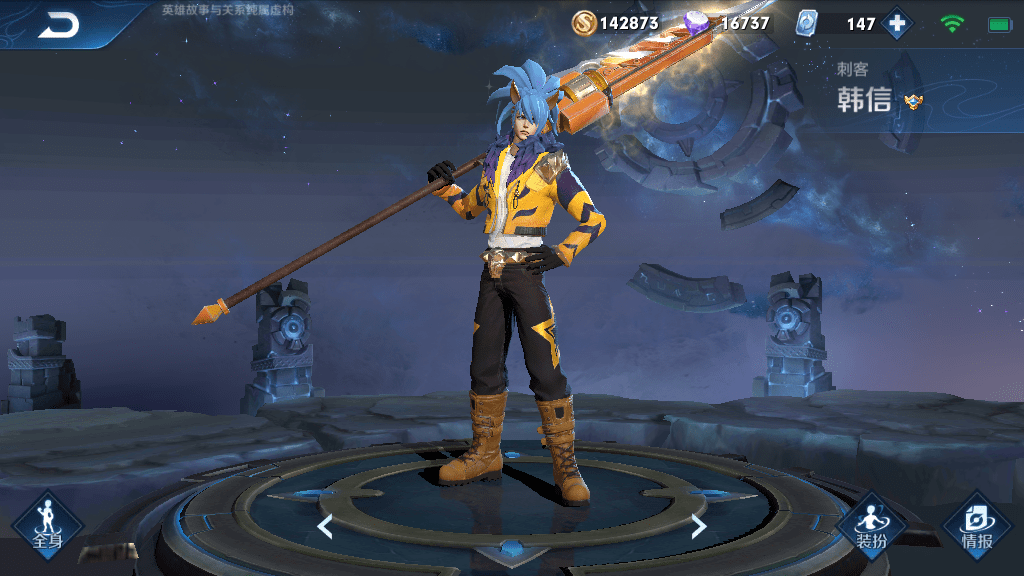Open the 全身 full-body view
1024x576 pixels.
(x=47, y=524)
